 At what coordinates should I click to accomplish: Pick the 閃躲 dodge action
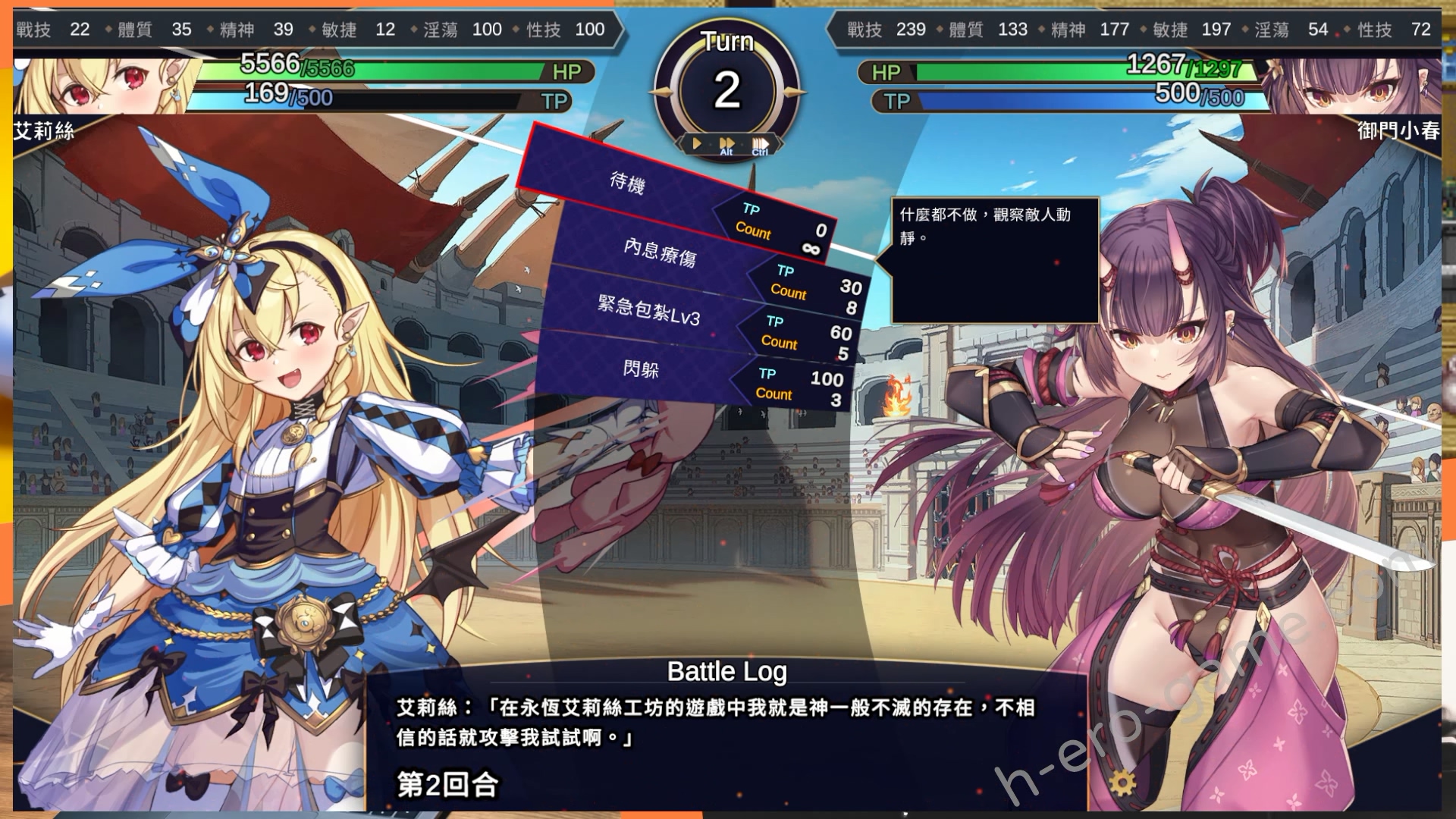click(641, 369)
